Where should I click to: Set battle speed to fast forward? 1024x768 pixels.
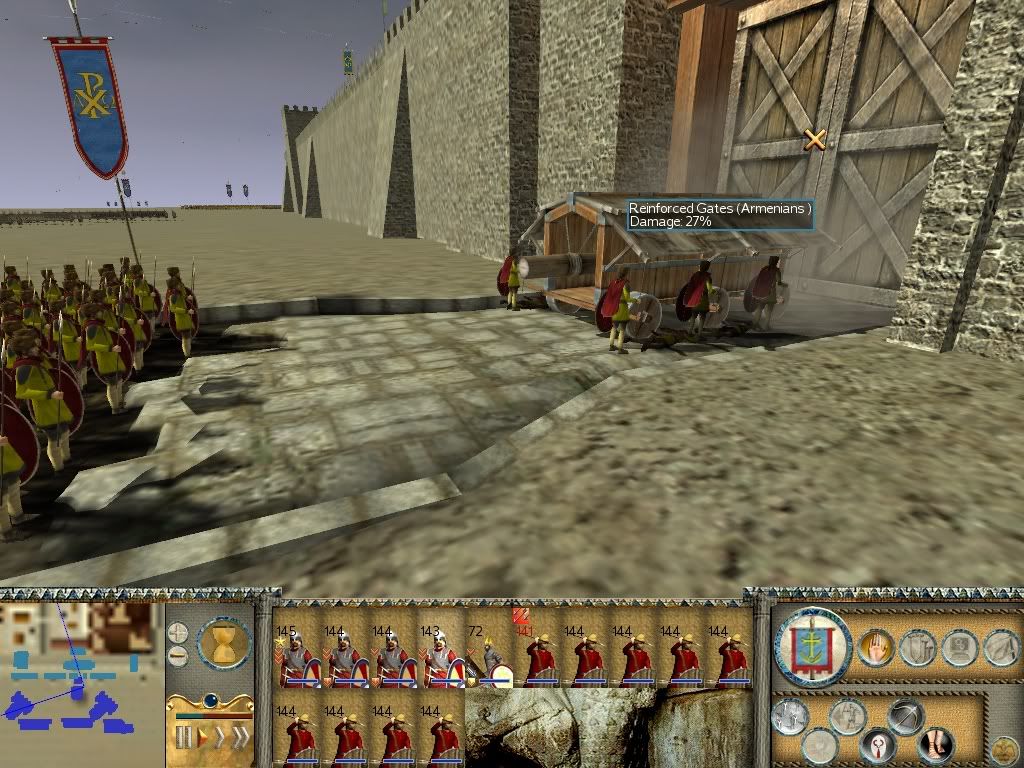tap(220, 738)
